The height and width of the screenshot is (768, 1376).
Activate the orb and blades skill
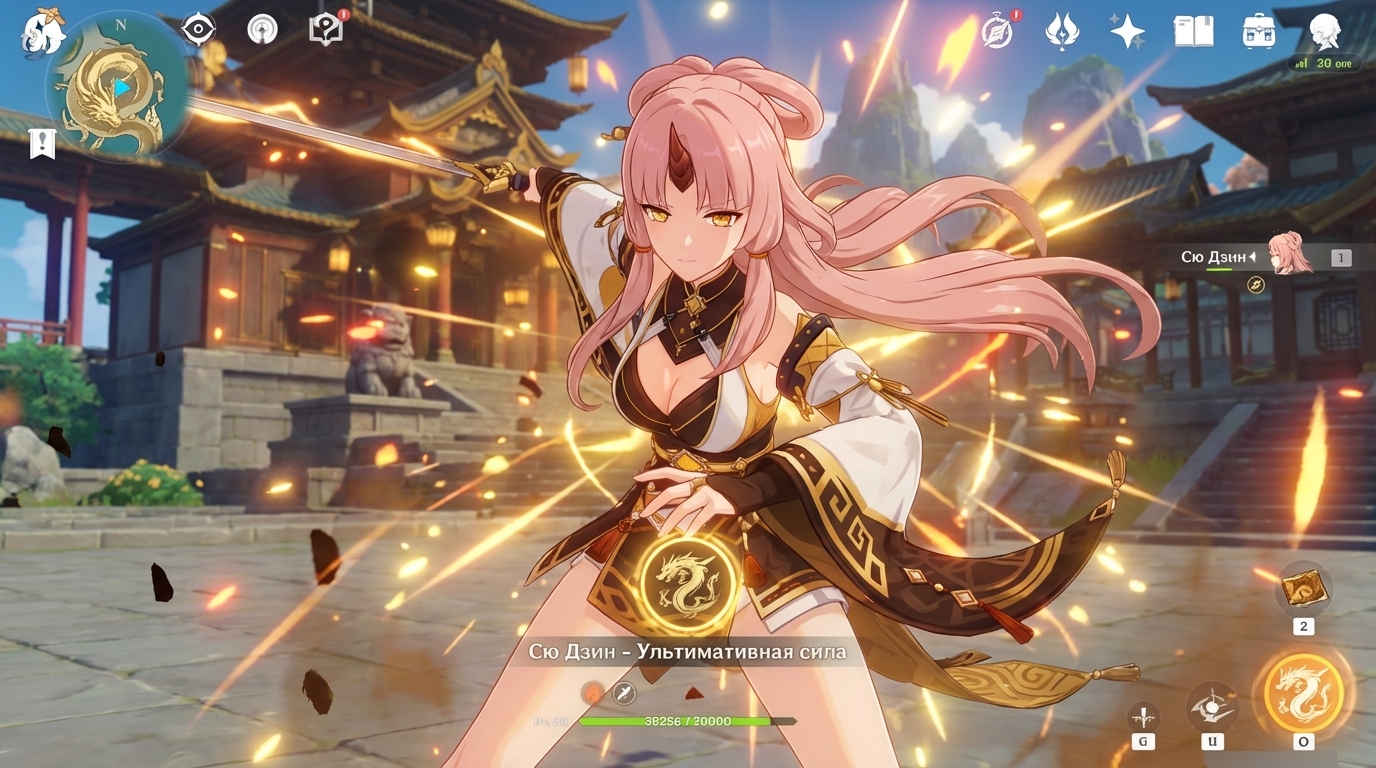1212,707
